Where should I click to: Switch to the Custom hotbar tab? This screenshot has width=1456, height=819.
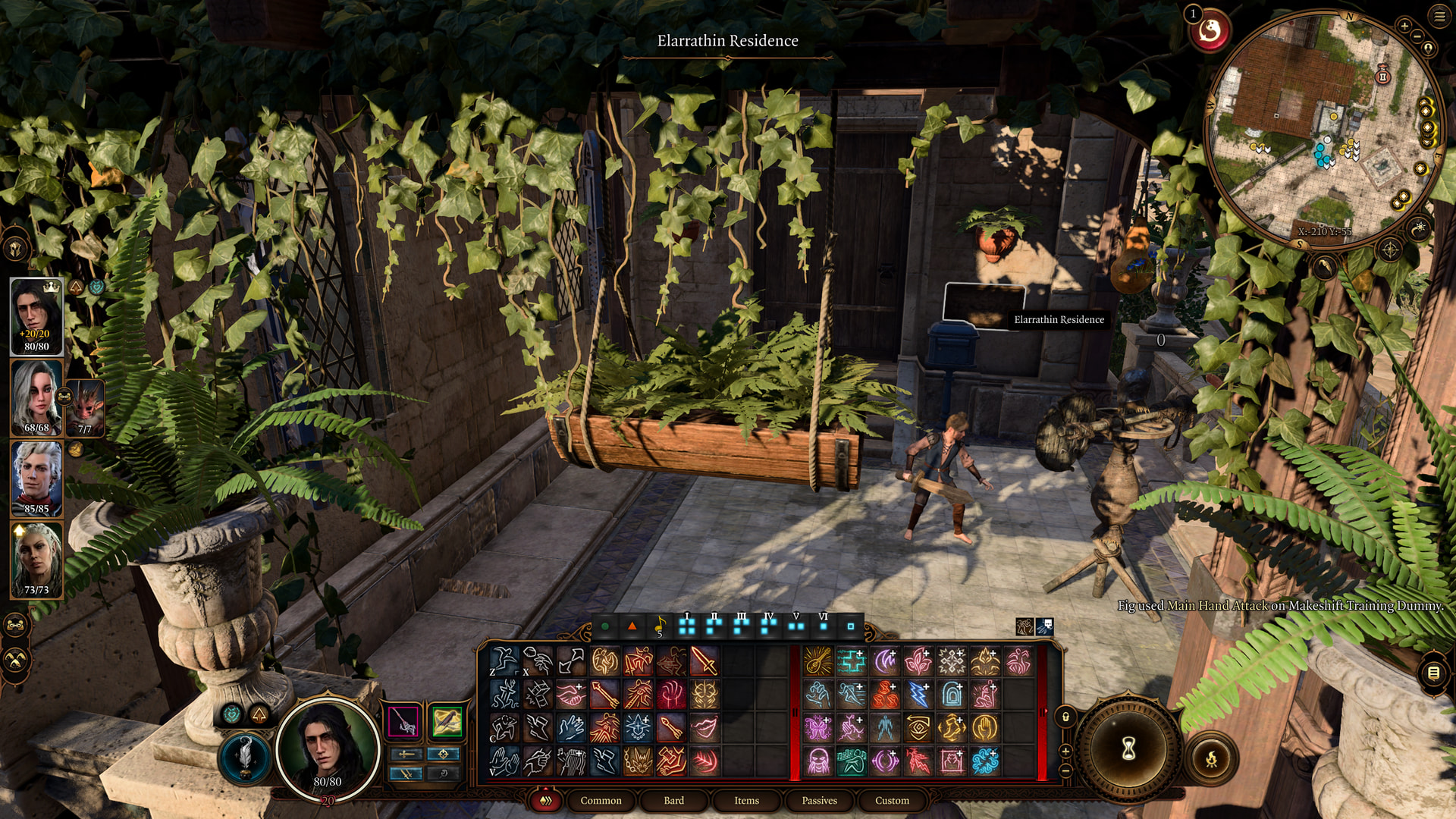pos(892,800)
